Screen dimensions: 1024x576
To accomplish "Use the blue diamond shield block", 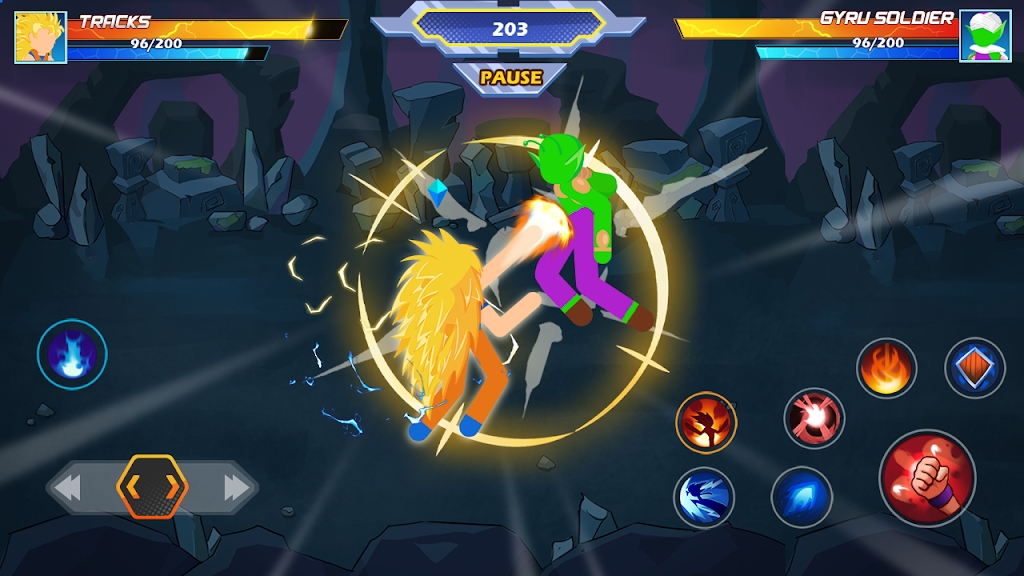I will (975, 368).
